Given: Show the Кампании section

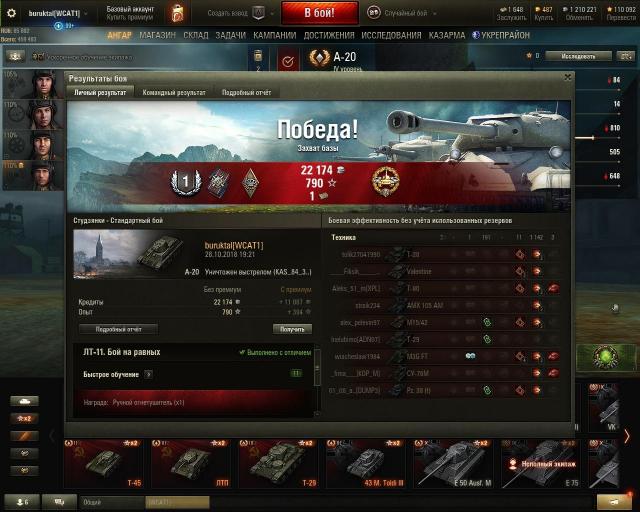Looking at the screenshot, I should click(x=274, y=35).
